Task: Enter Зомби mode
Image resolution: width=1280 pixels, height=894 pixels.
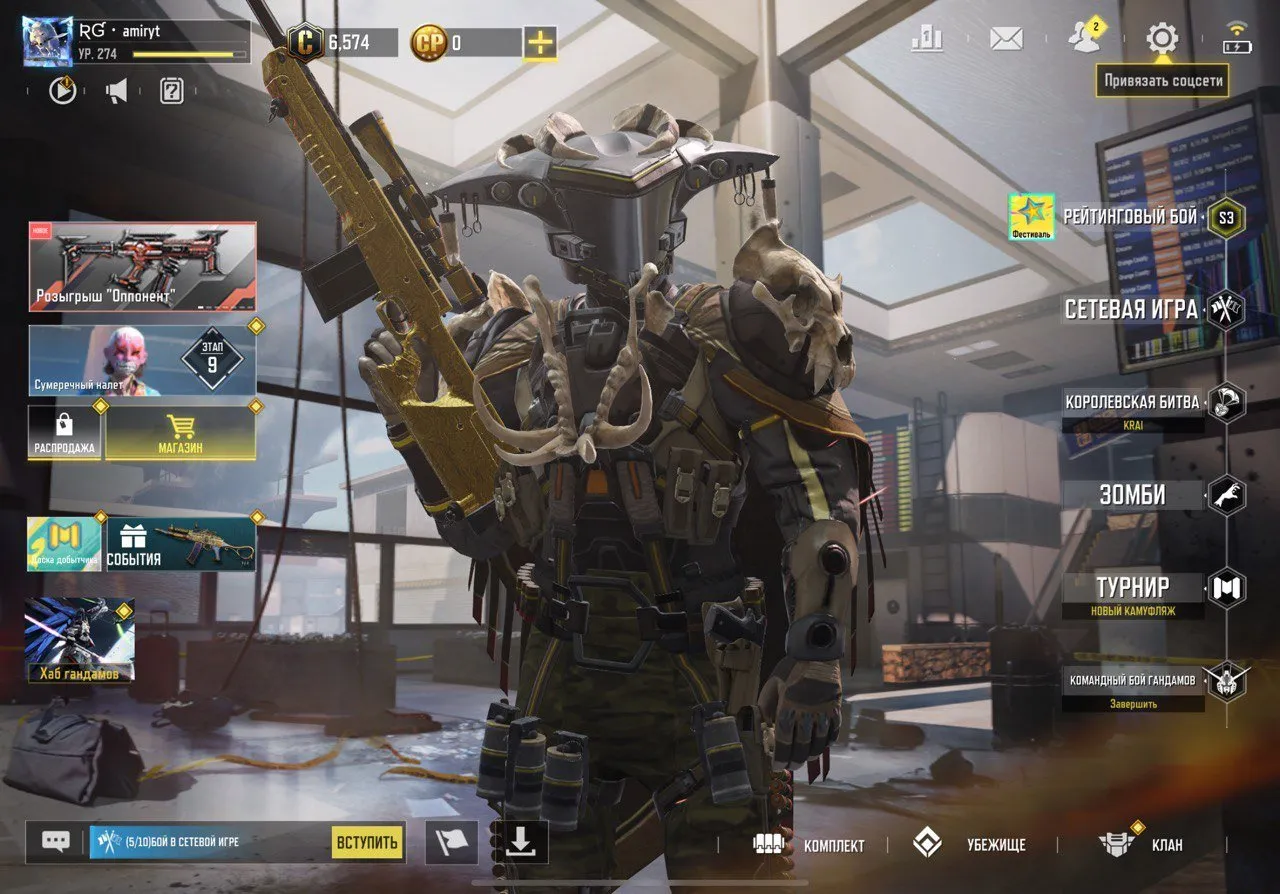Action: pyautogui.click(x=1132, y=494)
